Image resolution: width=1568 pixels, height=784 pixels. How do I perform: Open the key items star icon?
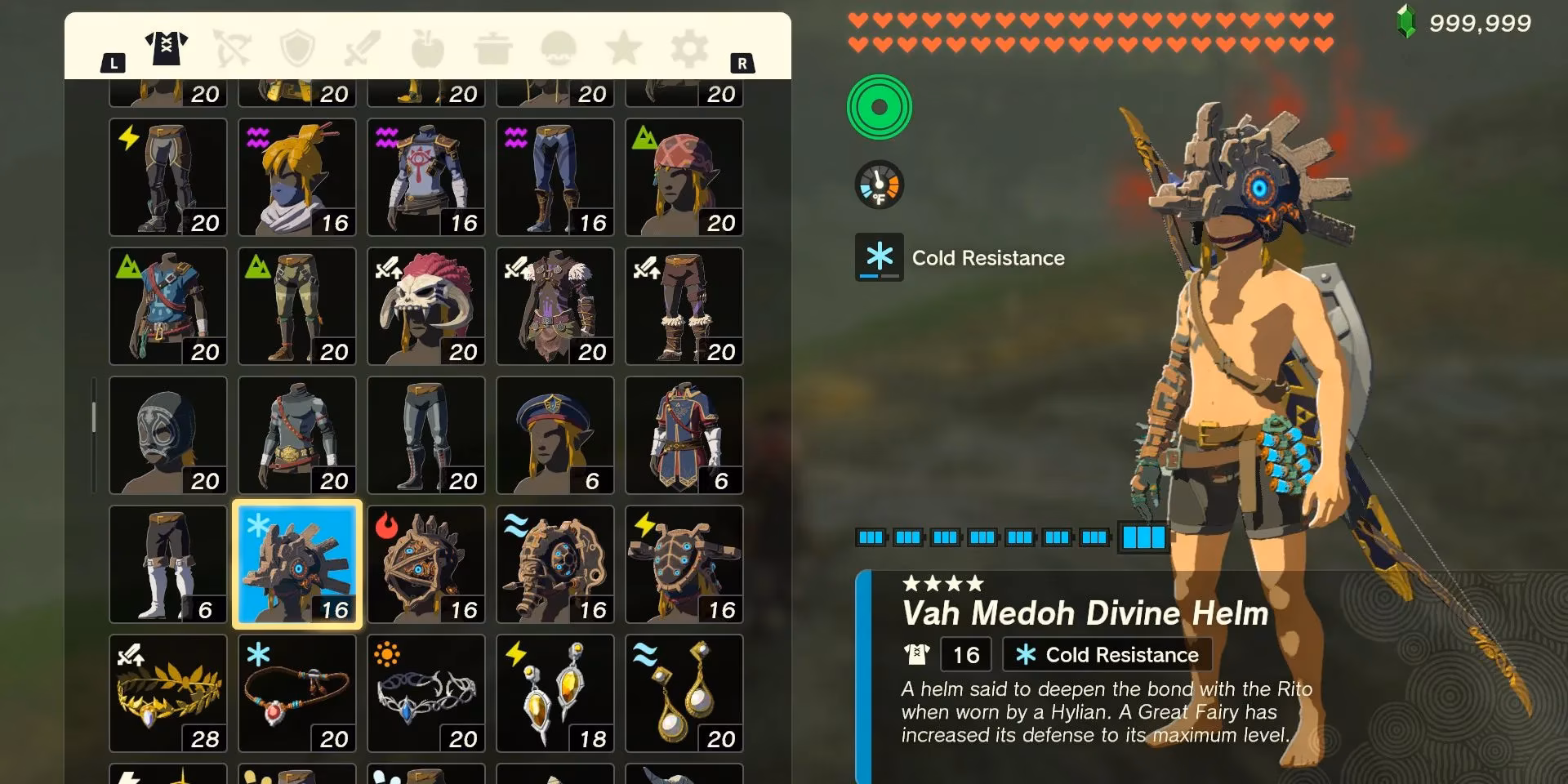pos(622,47)
